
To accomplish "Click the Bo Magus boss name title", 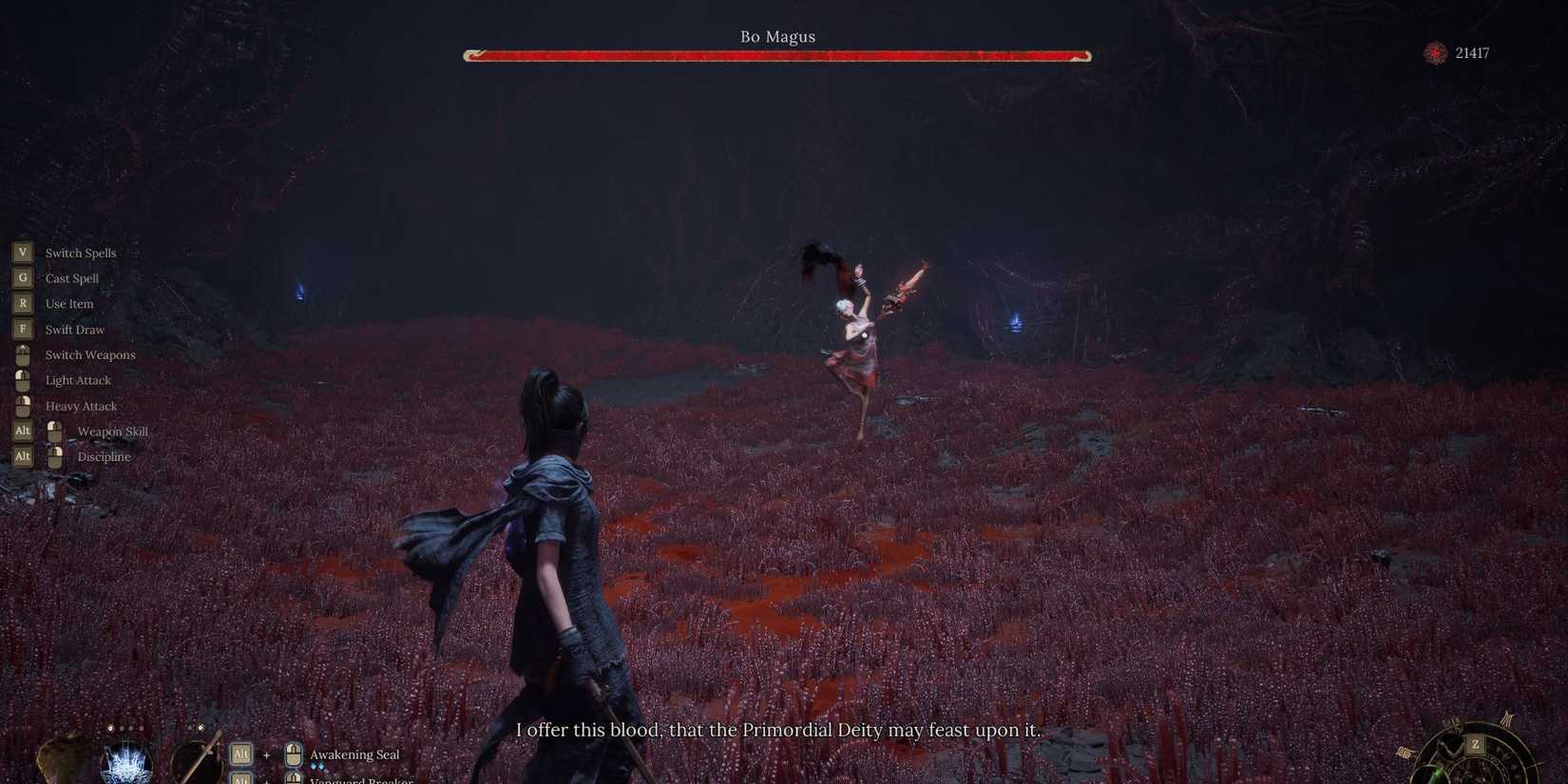I will (778, 36).
